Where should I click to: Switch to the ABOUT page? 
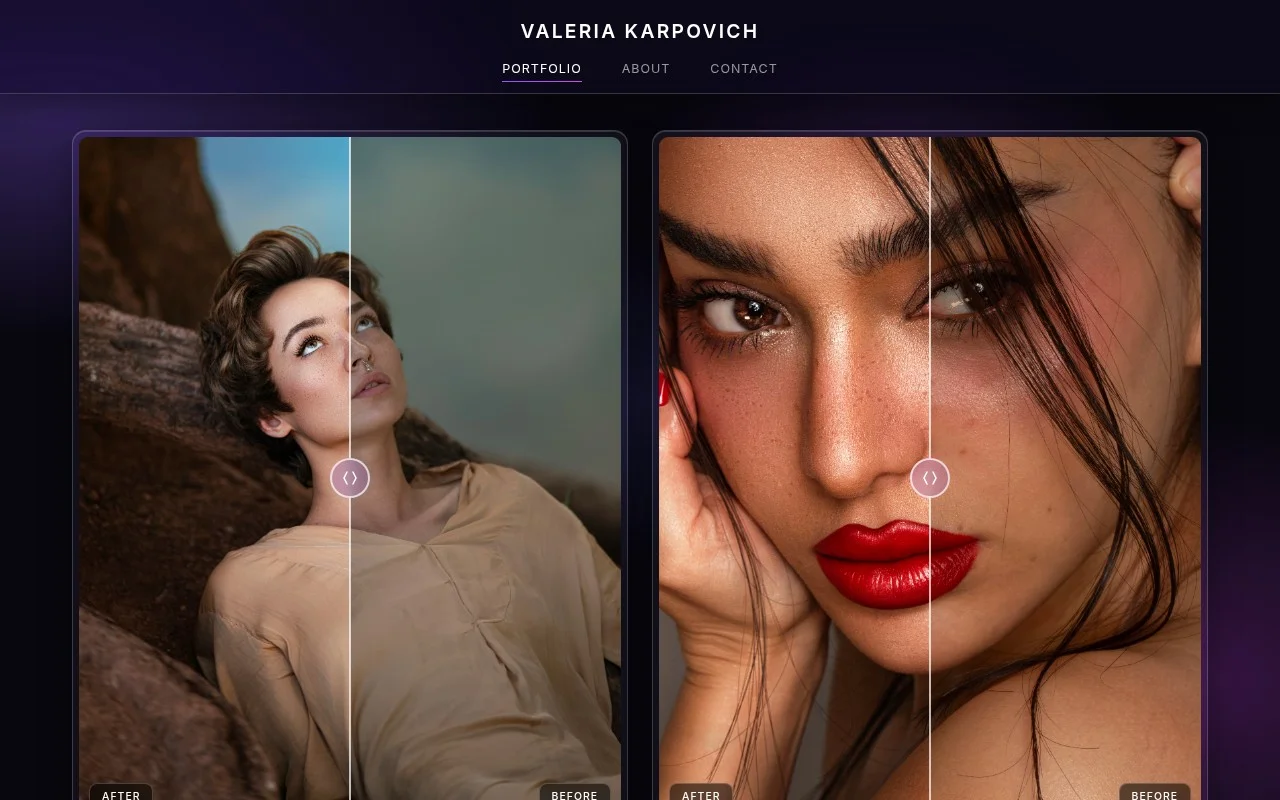[x=646, y=68]
